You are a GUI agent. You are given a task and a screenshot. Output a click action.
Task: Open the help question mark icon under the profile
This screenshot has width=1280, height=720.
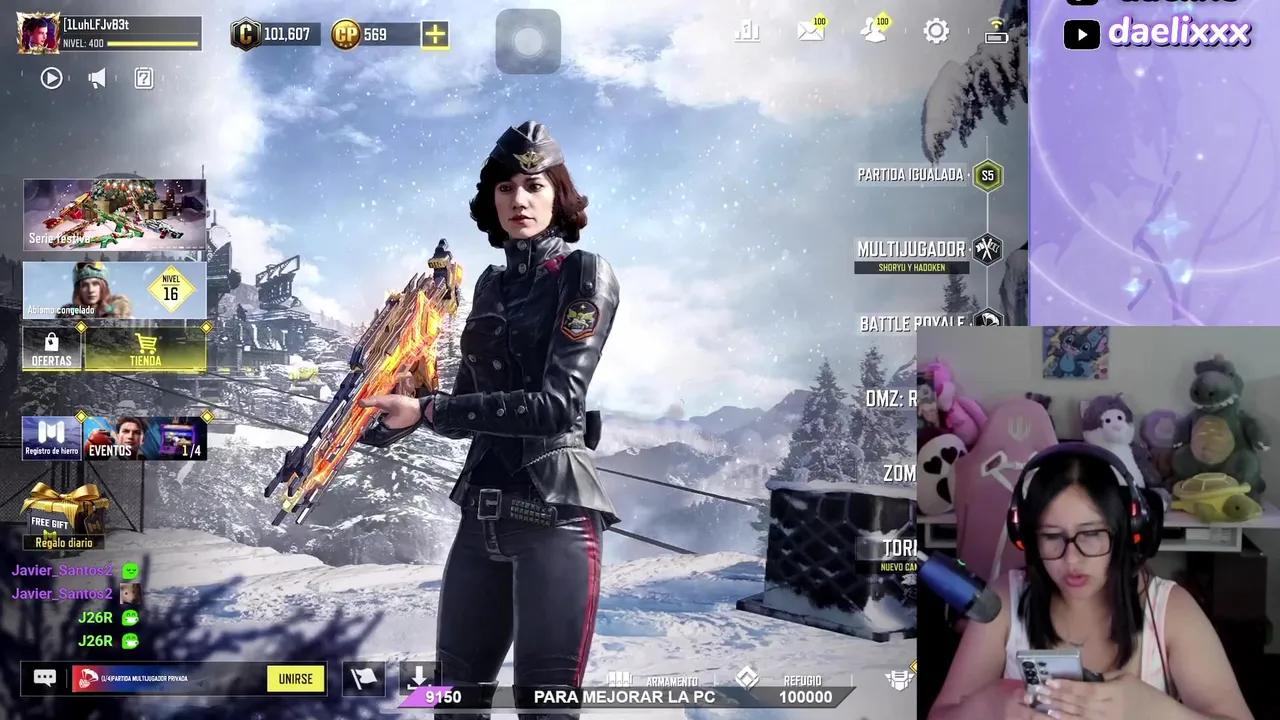point(141,78)
